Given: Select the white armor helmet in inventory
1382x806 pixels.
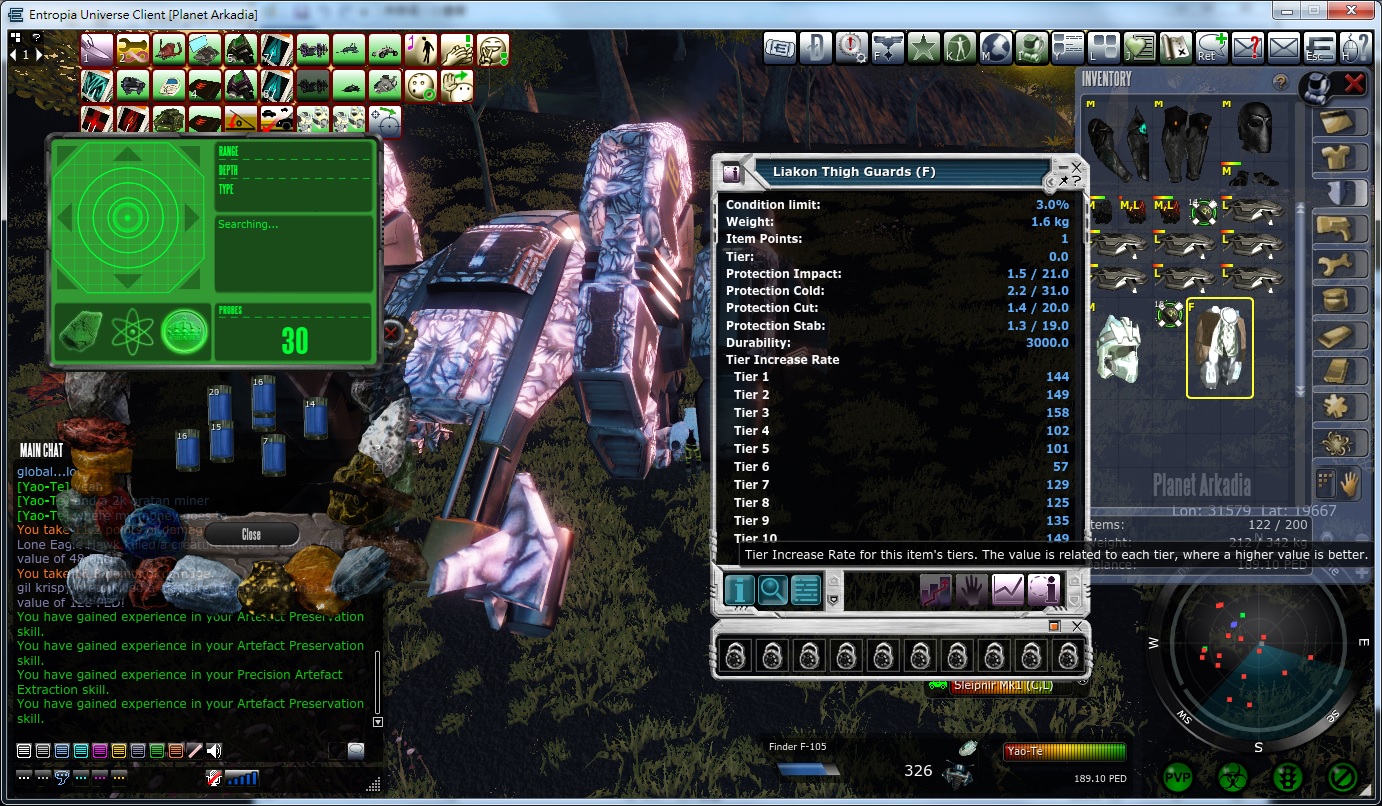Looking at the screenshot, I should [x=1118, y=348].
